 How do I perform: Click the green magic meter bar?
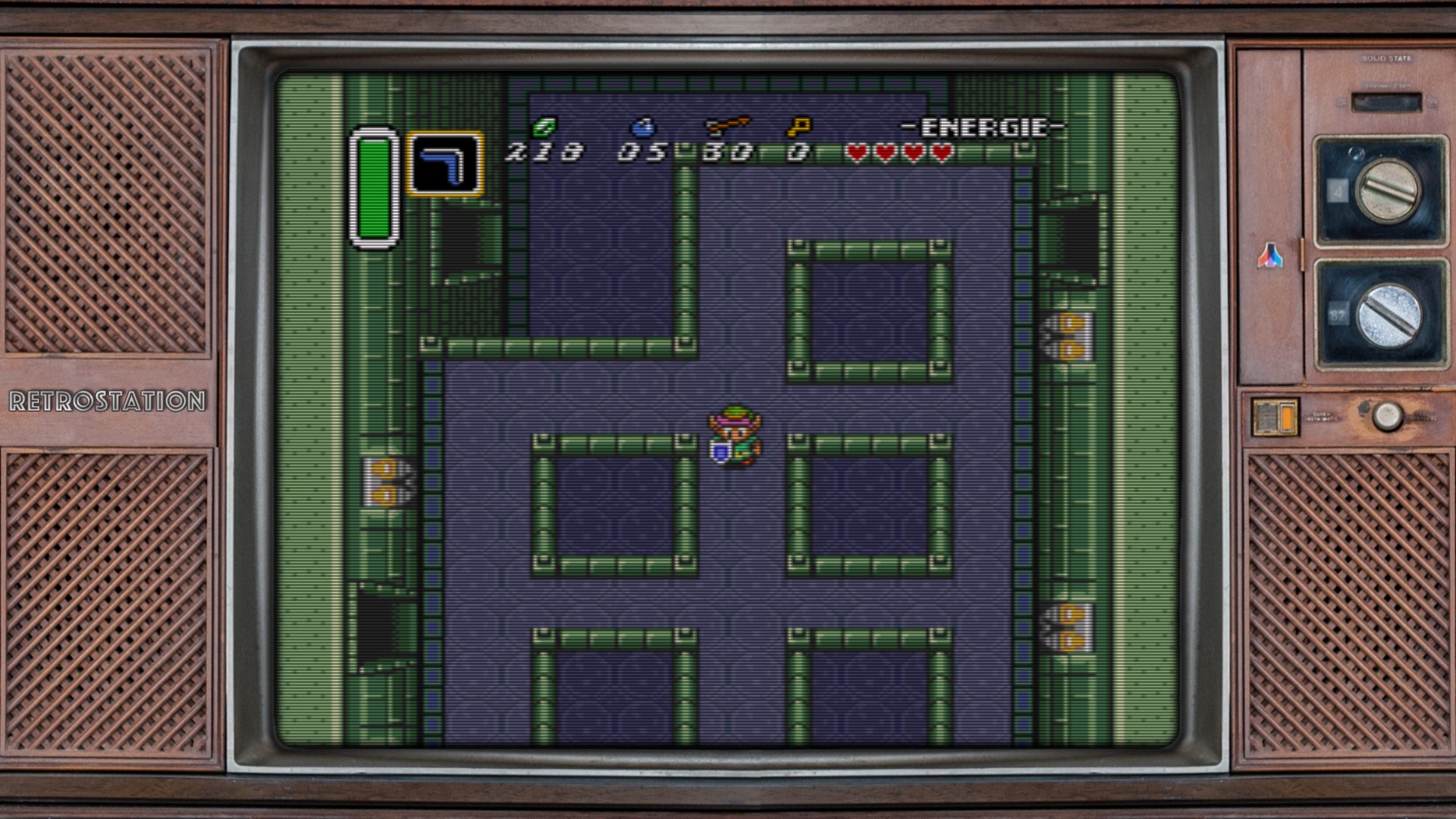373,188
